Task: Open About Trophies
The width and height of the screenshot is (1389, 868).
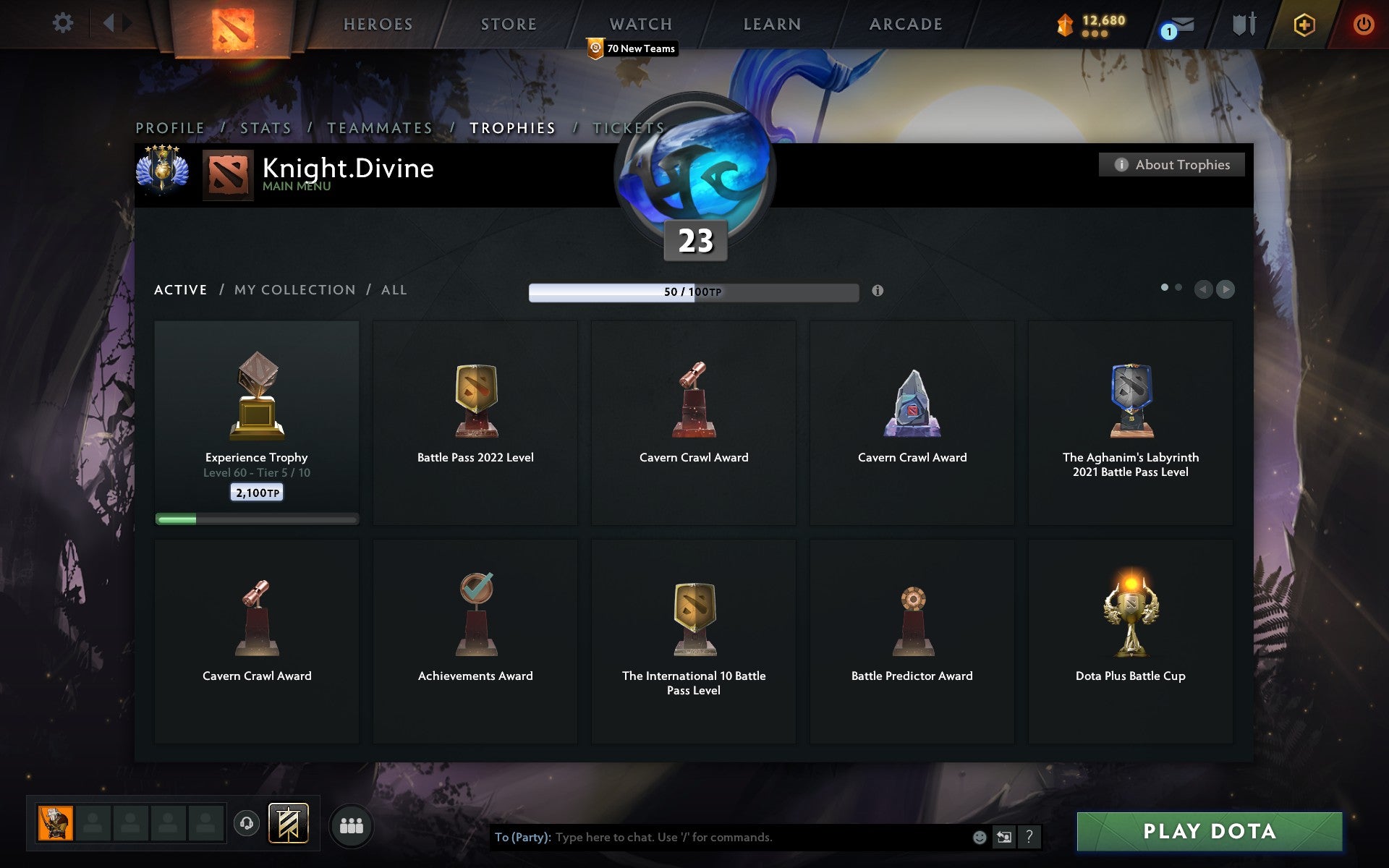Action: click(1171, 165)
